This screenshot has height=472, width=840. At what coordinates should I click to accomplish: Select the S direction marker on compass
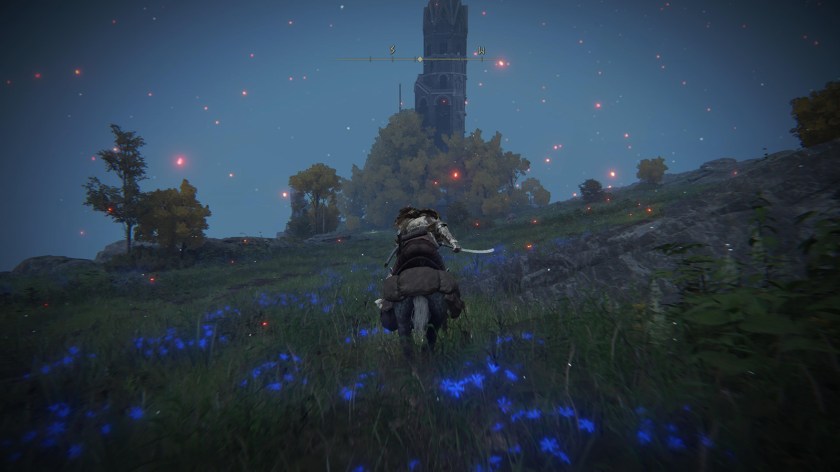393,49
